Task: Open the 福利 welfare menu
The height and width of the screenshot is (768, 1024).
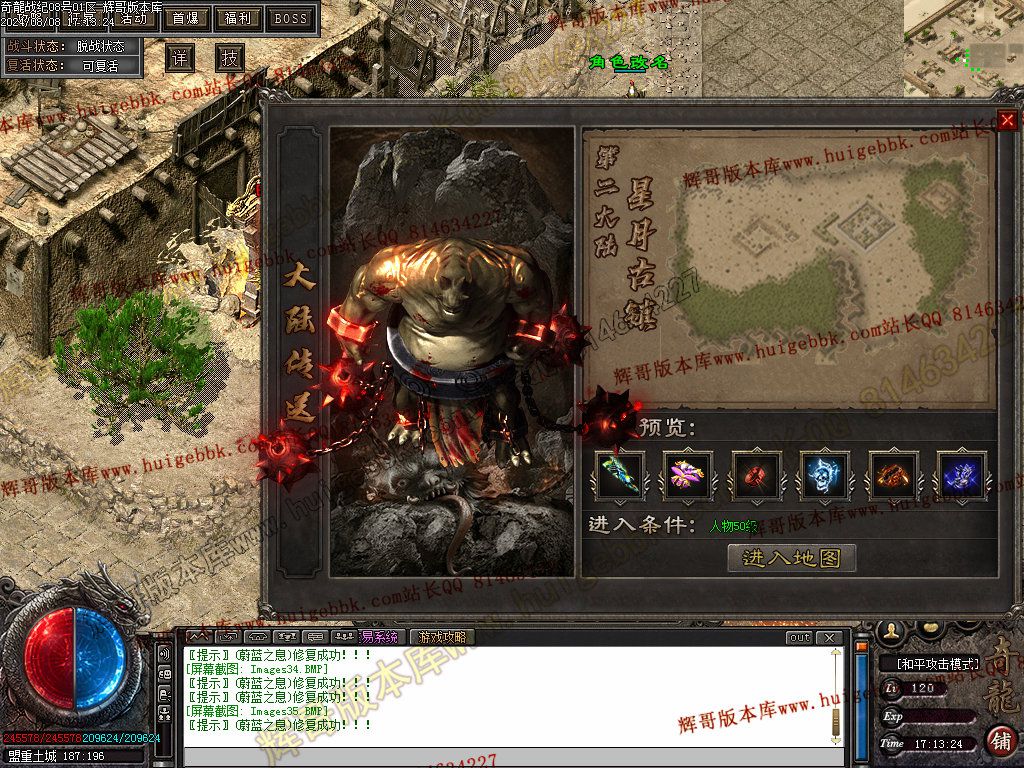Action: tap(238, 18)
